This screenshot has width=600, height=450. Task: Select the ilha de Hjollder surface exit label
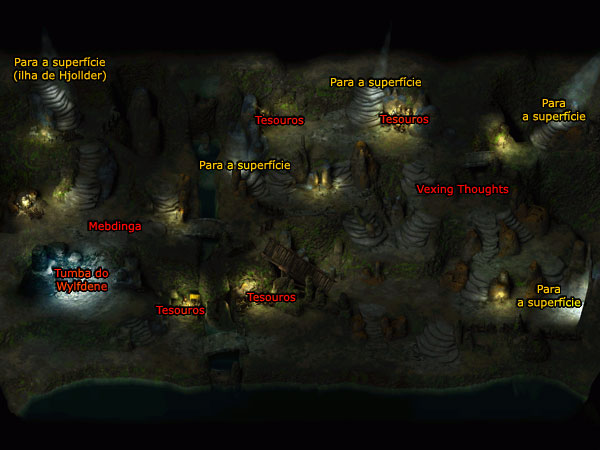tap(60, 68)
